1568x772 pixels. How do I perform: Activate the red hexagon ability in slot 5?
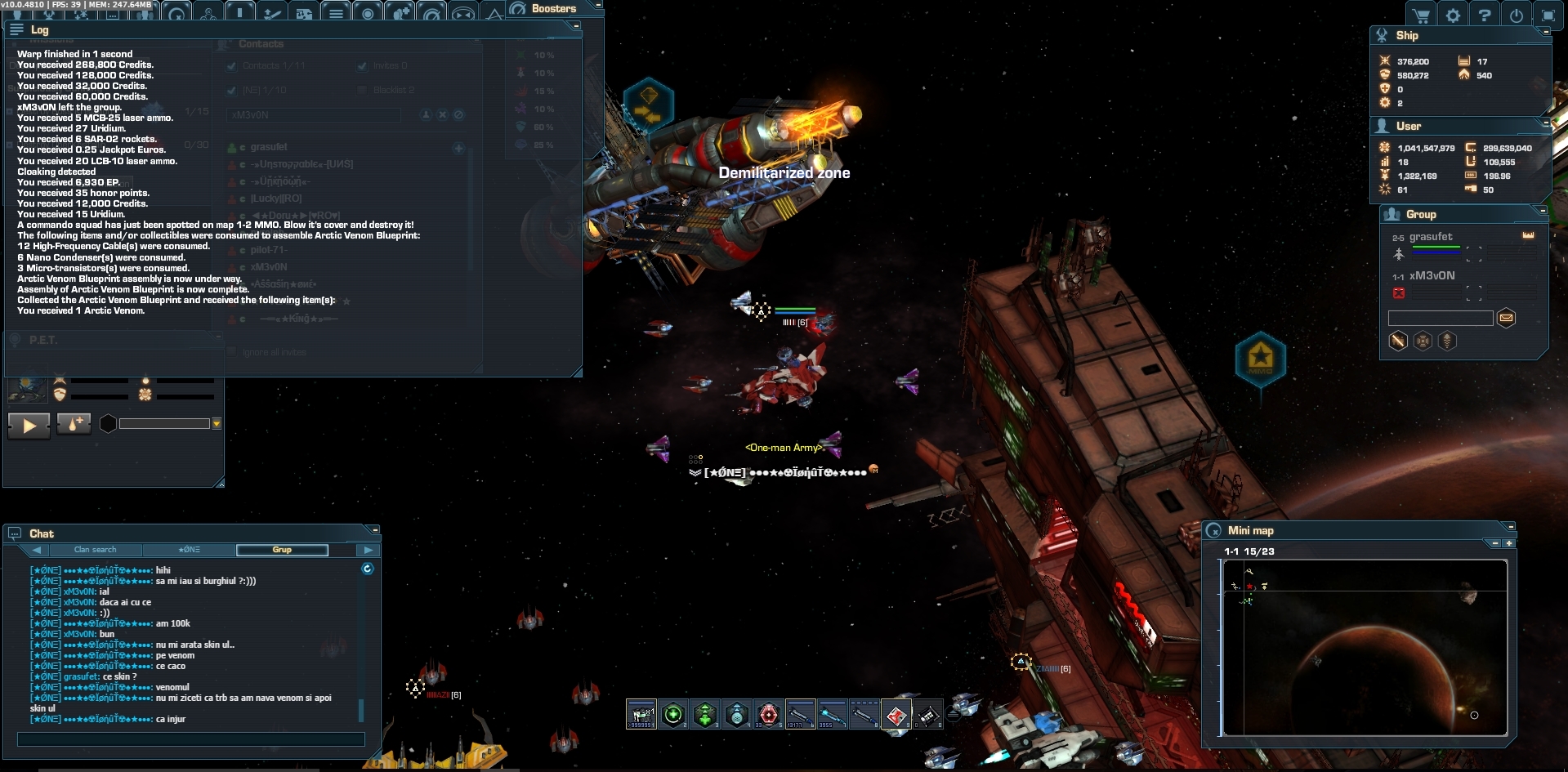pyautogui.click(x=768, y=715)
